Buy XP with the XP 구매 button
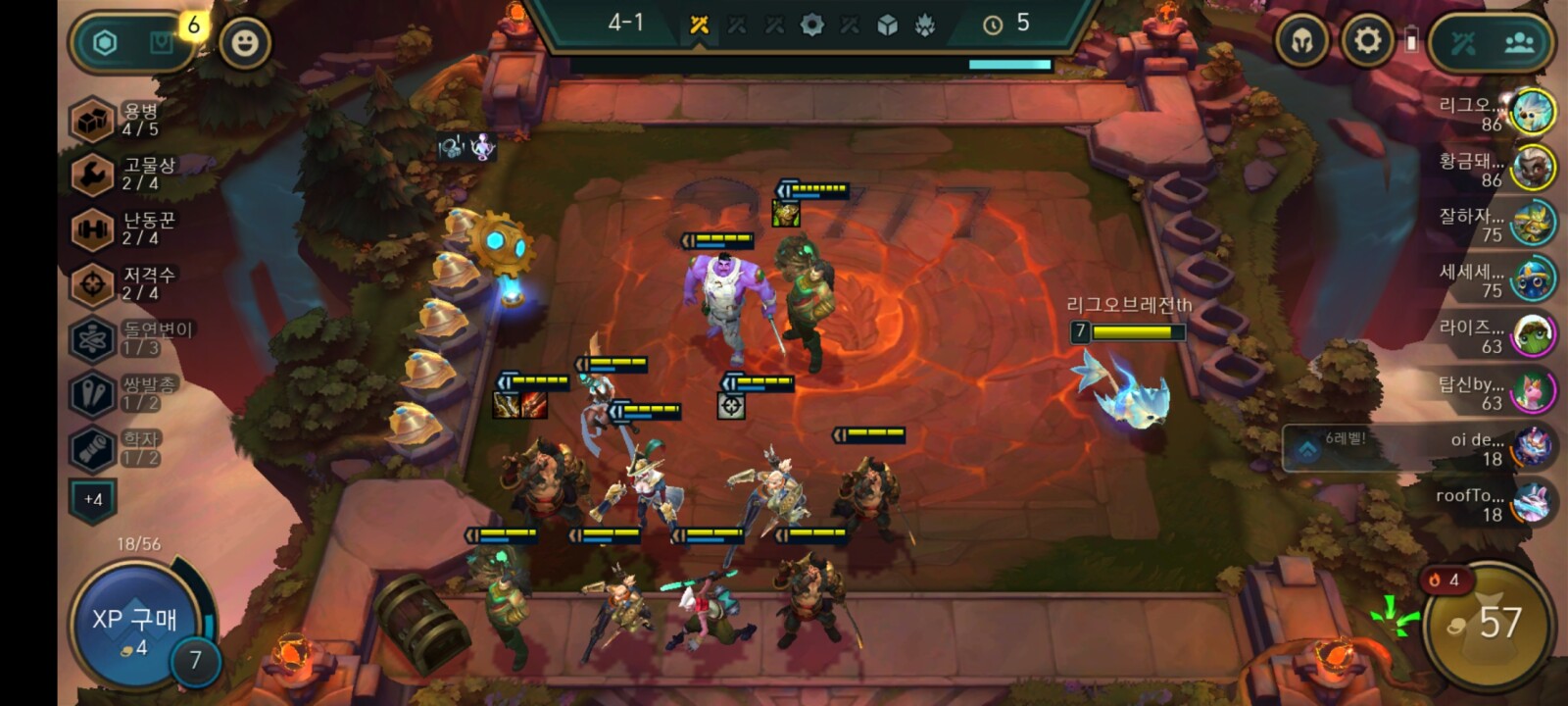The image size is (1568, 706). click(134, 625)
